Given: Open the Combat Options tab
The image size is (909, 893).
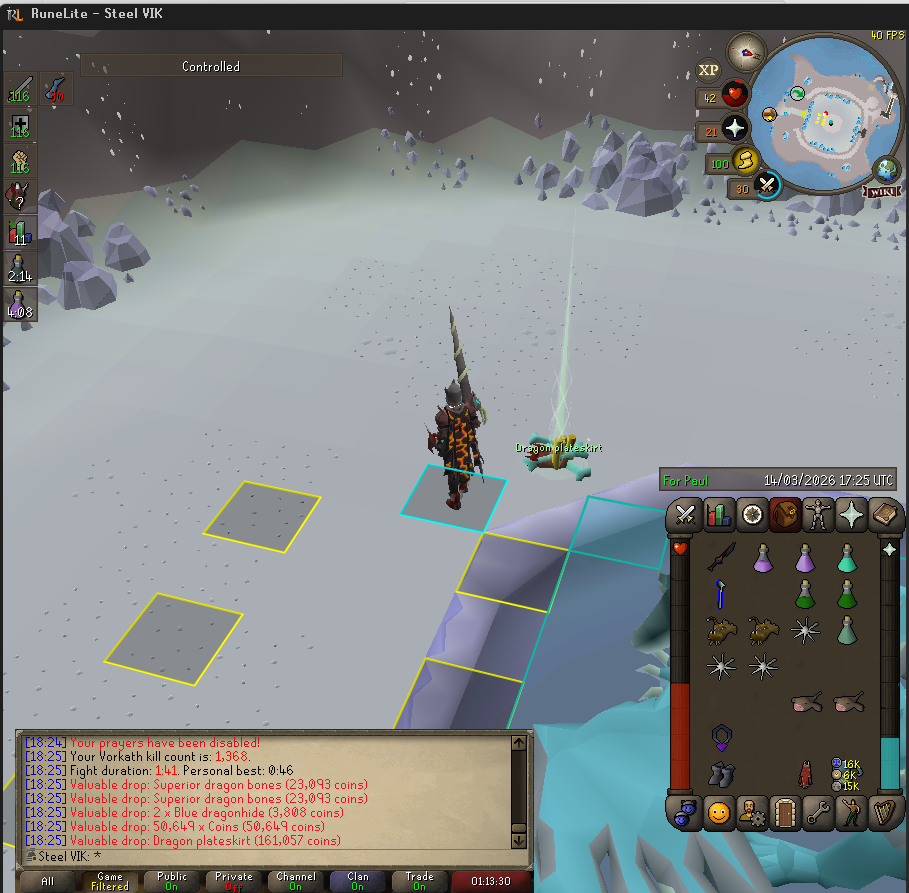Looking at the screenshot, I should (x=686, y=515).
